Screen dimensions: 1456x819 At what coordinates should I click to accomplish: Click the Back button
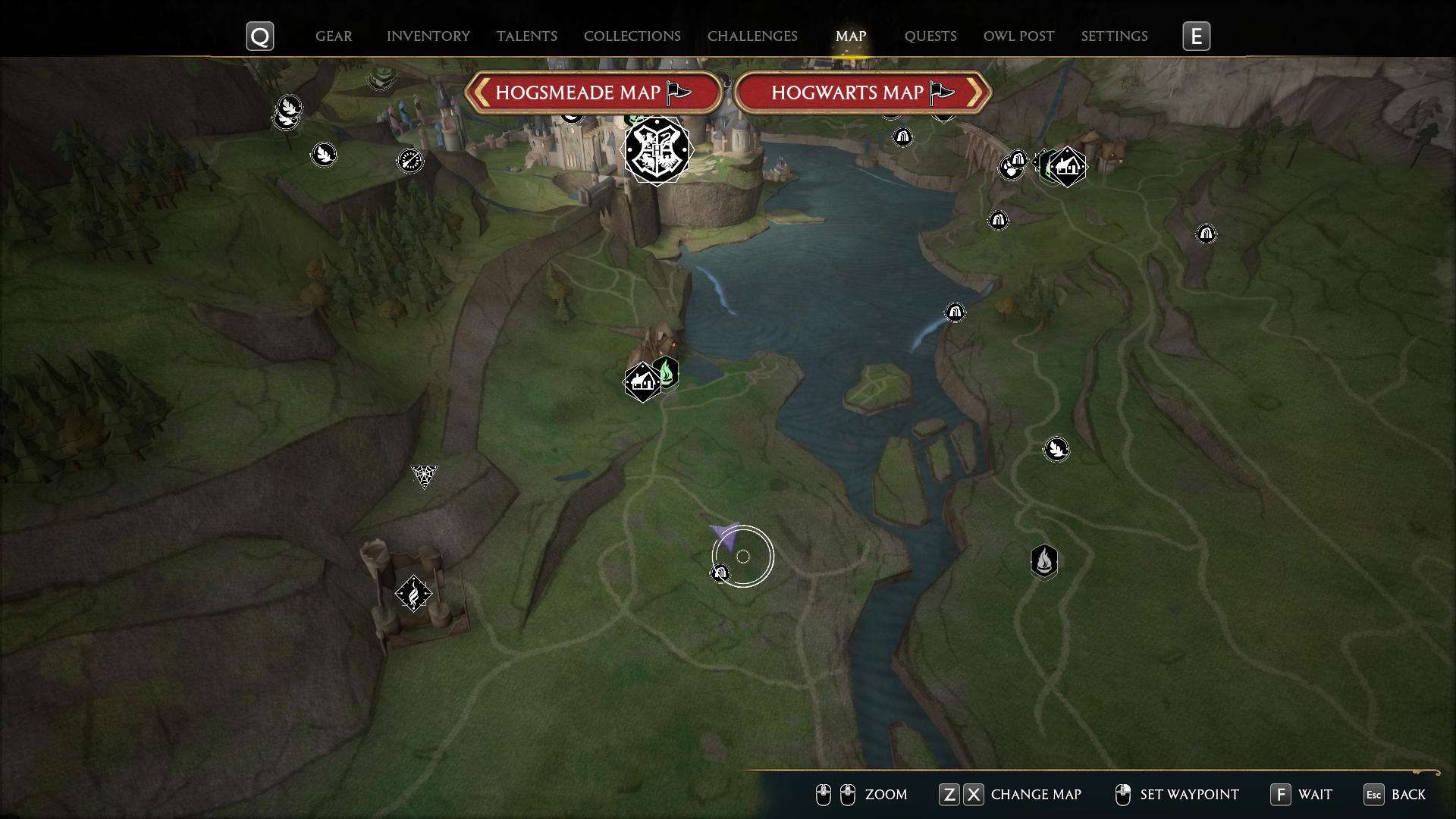click(x=1395, y=795)
